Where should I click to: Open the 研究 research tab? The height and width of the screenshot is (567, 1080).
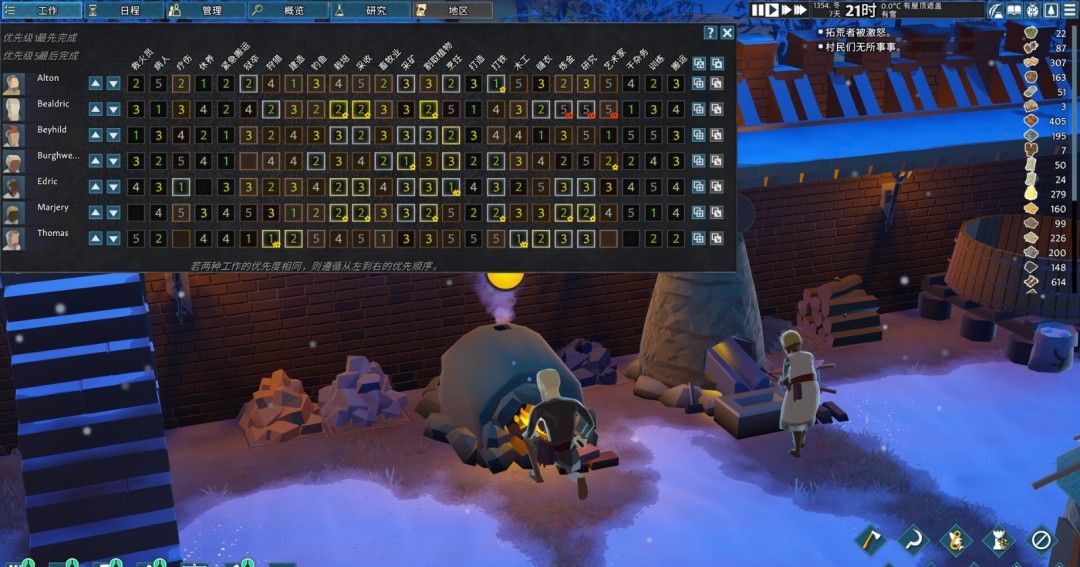369,10
